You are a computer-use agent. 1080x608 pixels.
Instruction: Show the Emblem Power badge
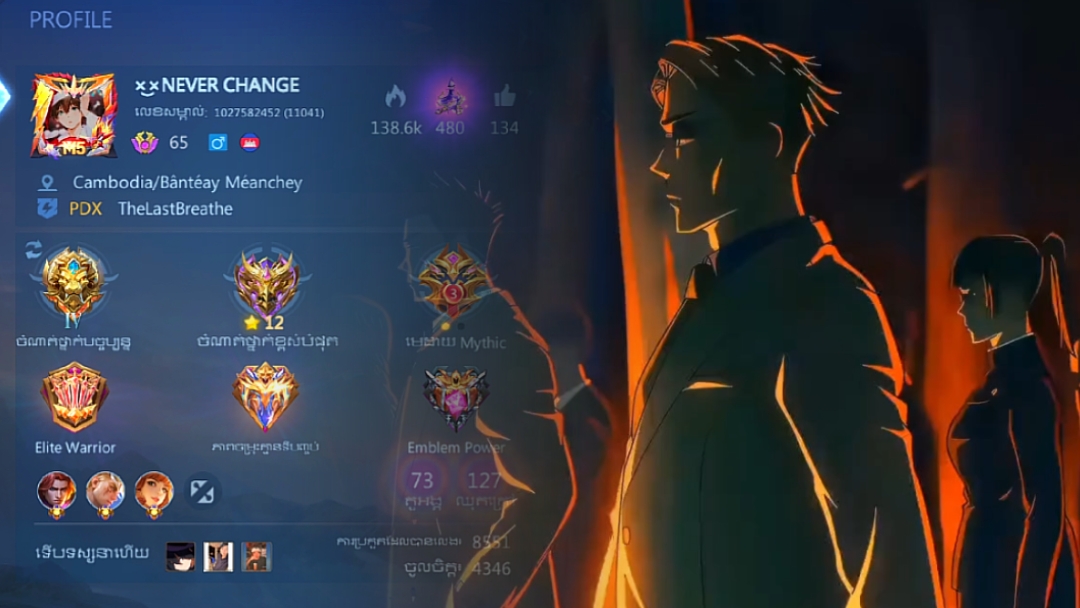coord(455,398)
